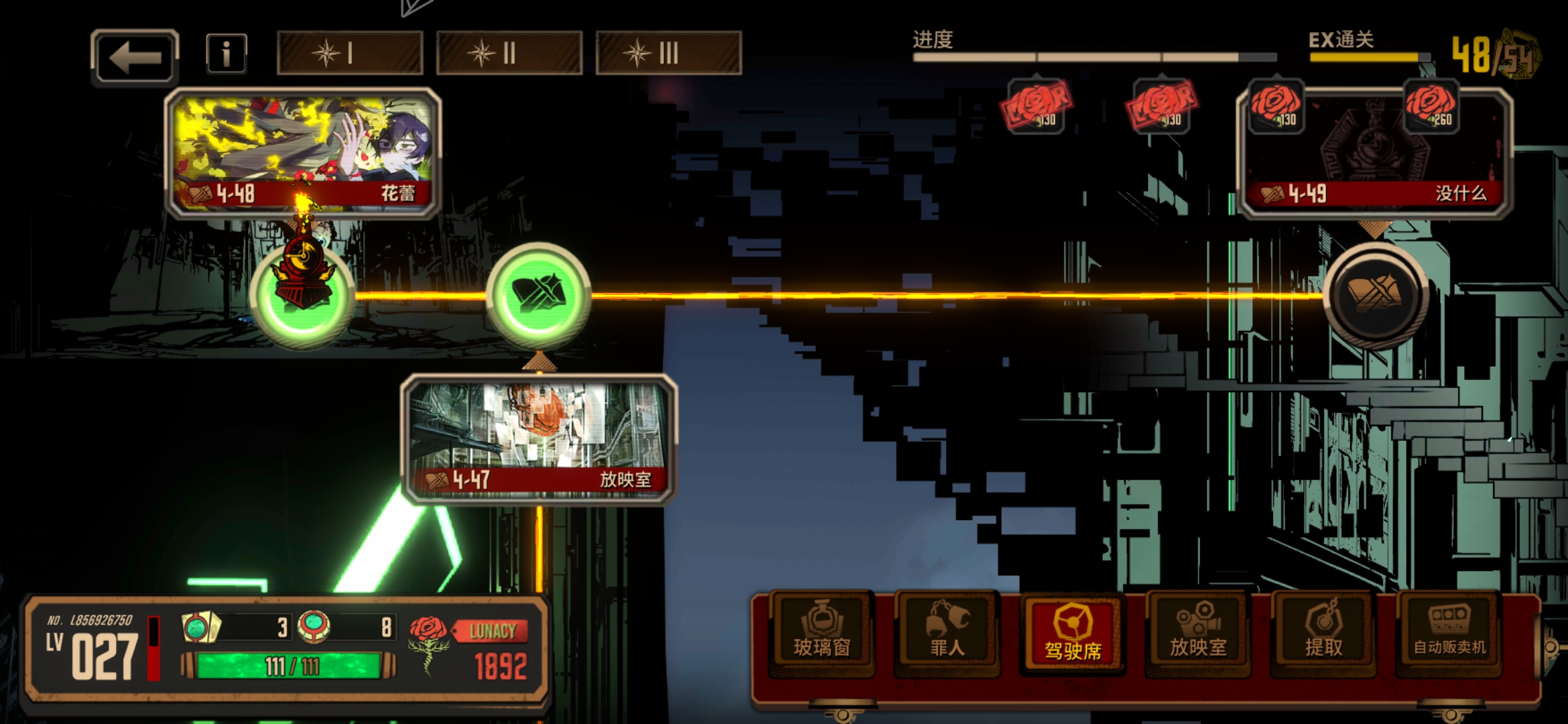Click the dark locked battle node
Image resolution: width=1568 pixels, height=724 pixels.
1375,295
